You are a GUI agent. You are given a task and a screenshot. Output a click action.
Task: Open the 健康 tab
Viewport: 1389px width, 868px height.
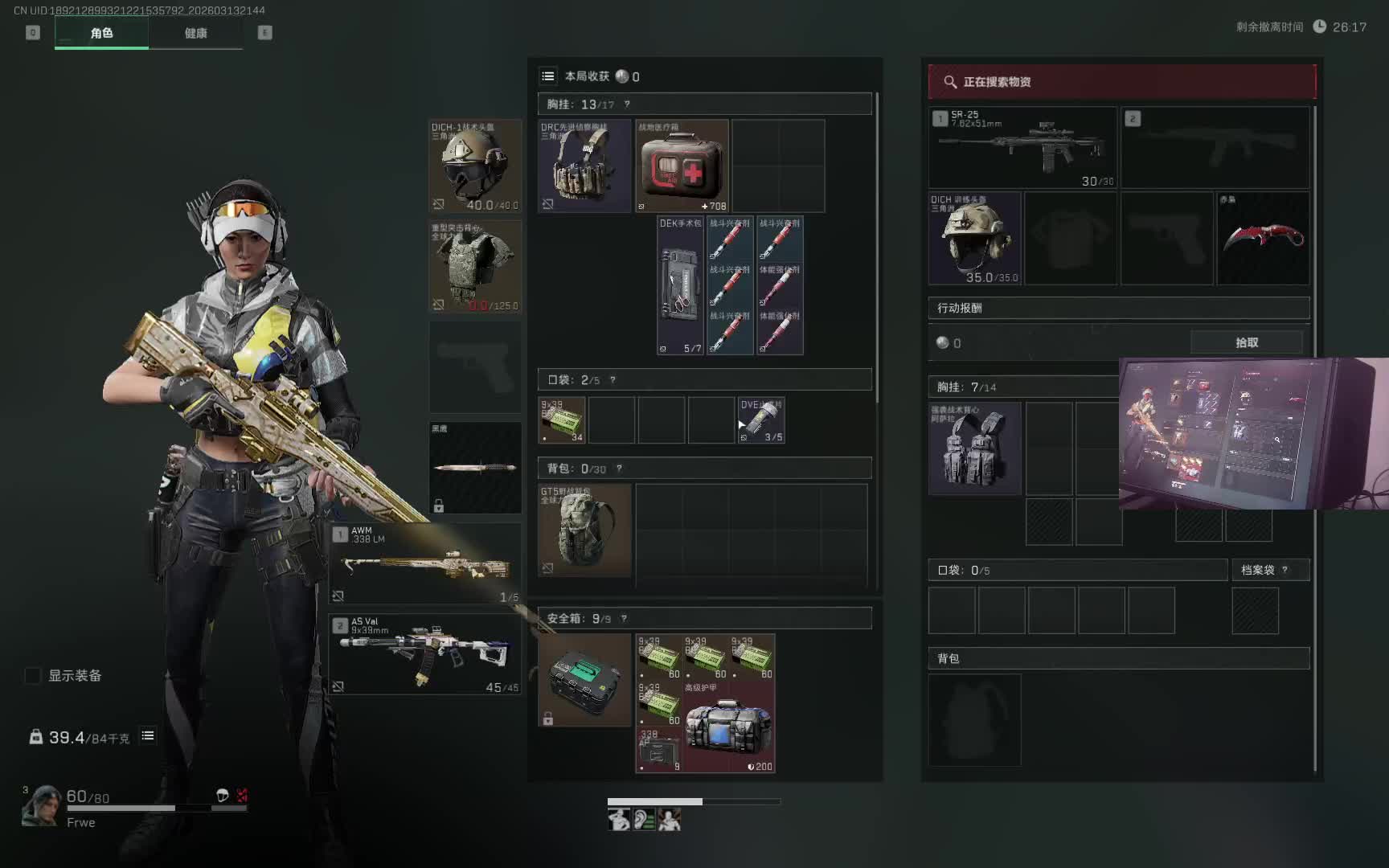195,33
